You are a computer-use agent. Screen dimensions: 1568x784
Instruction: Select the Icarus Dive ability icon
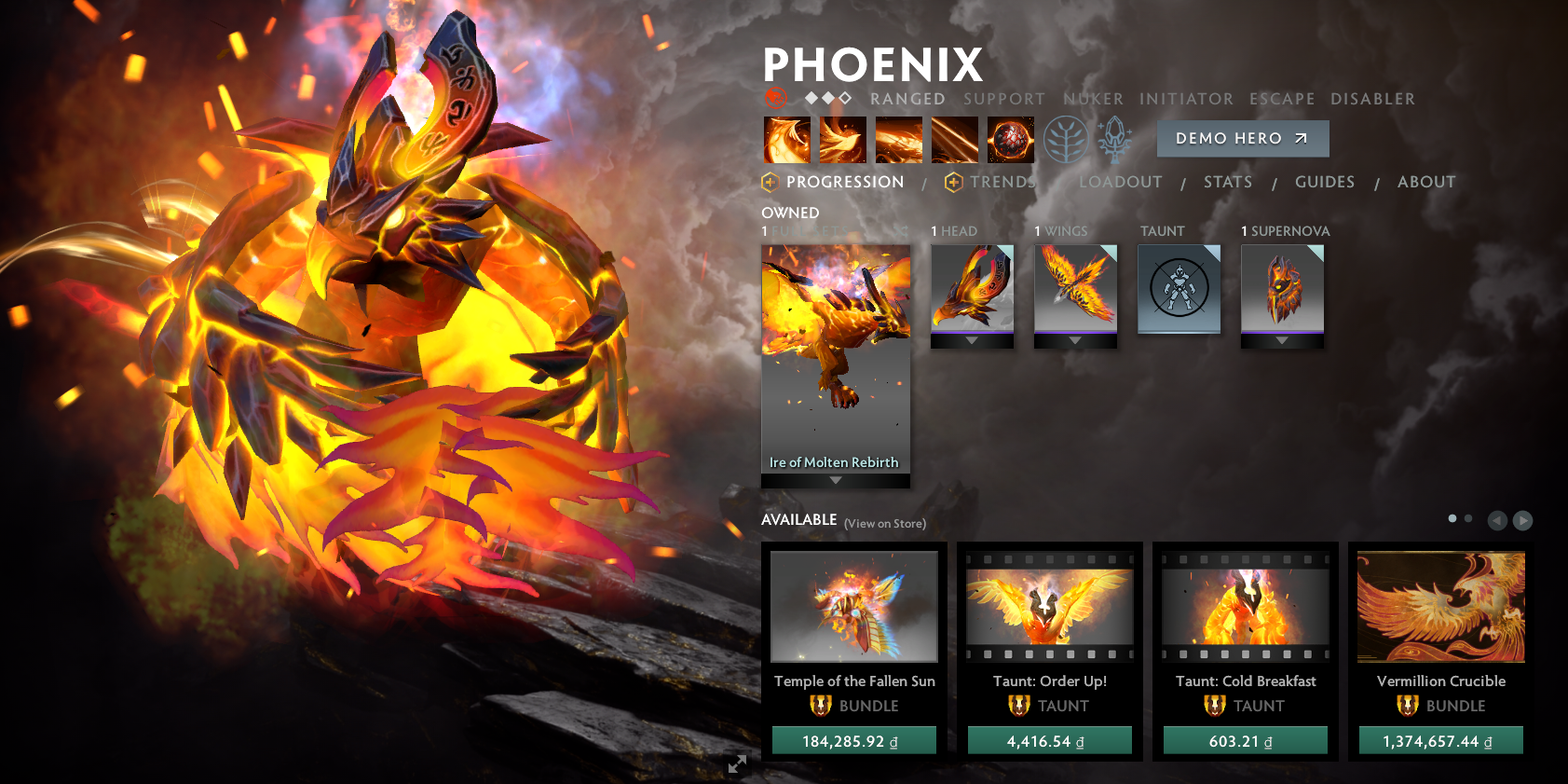pyautogui.click(x=786, y=139)
